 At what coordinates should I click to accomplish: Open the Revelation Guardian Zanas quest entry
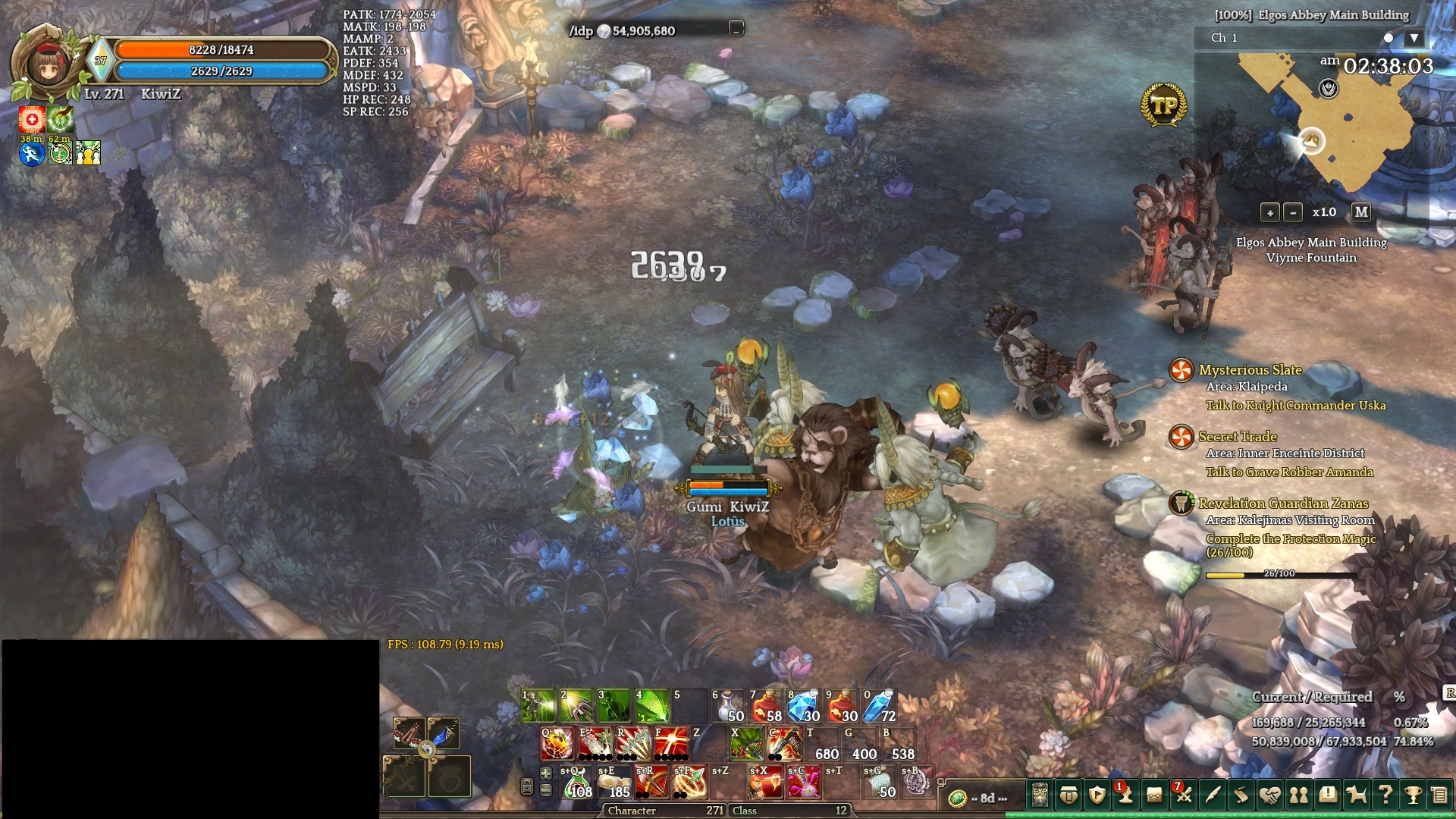pos(1283,504)
